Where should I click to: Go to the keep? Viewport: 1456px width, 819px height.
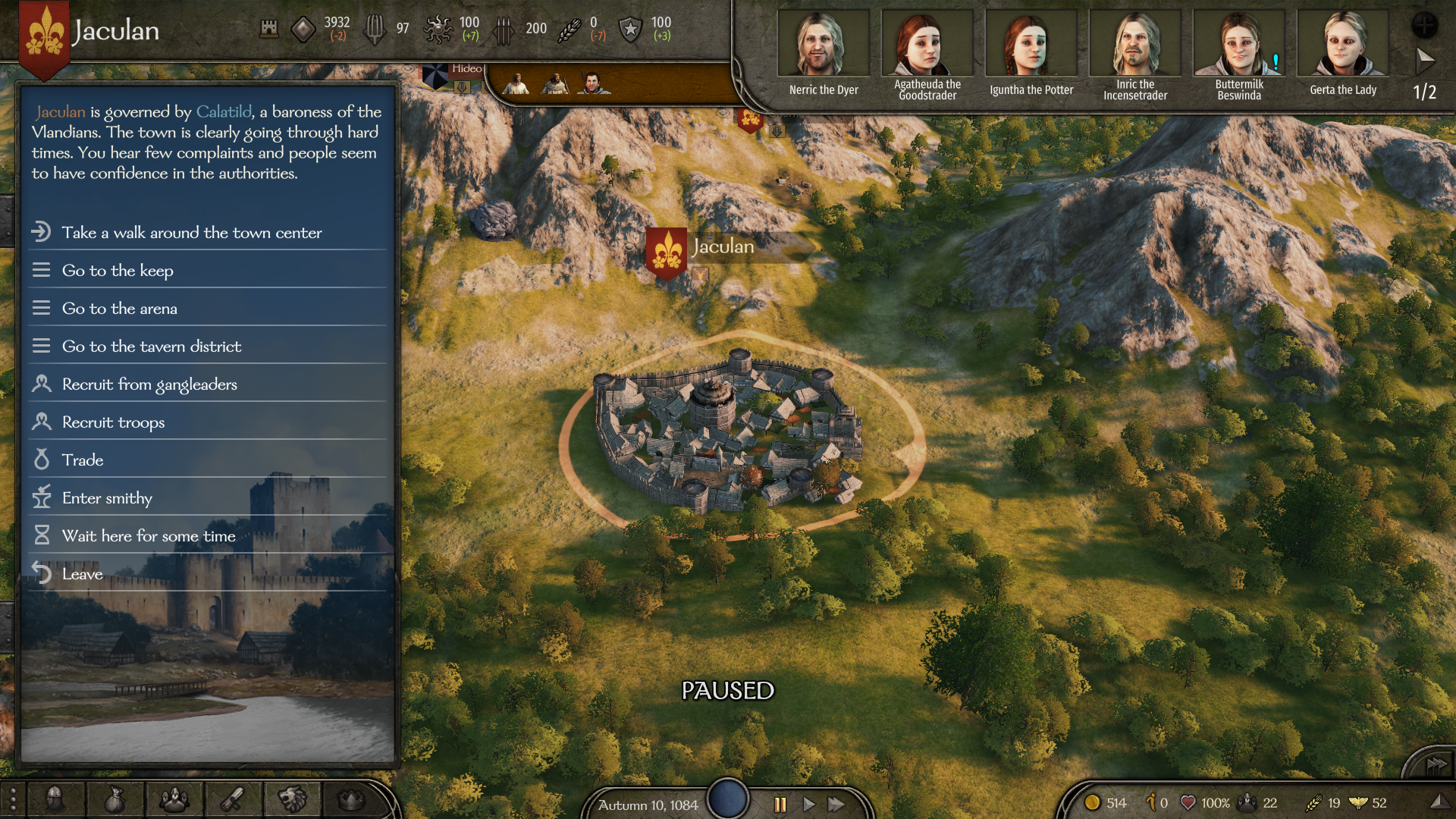coord(118,271)
